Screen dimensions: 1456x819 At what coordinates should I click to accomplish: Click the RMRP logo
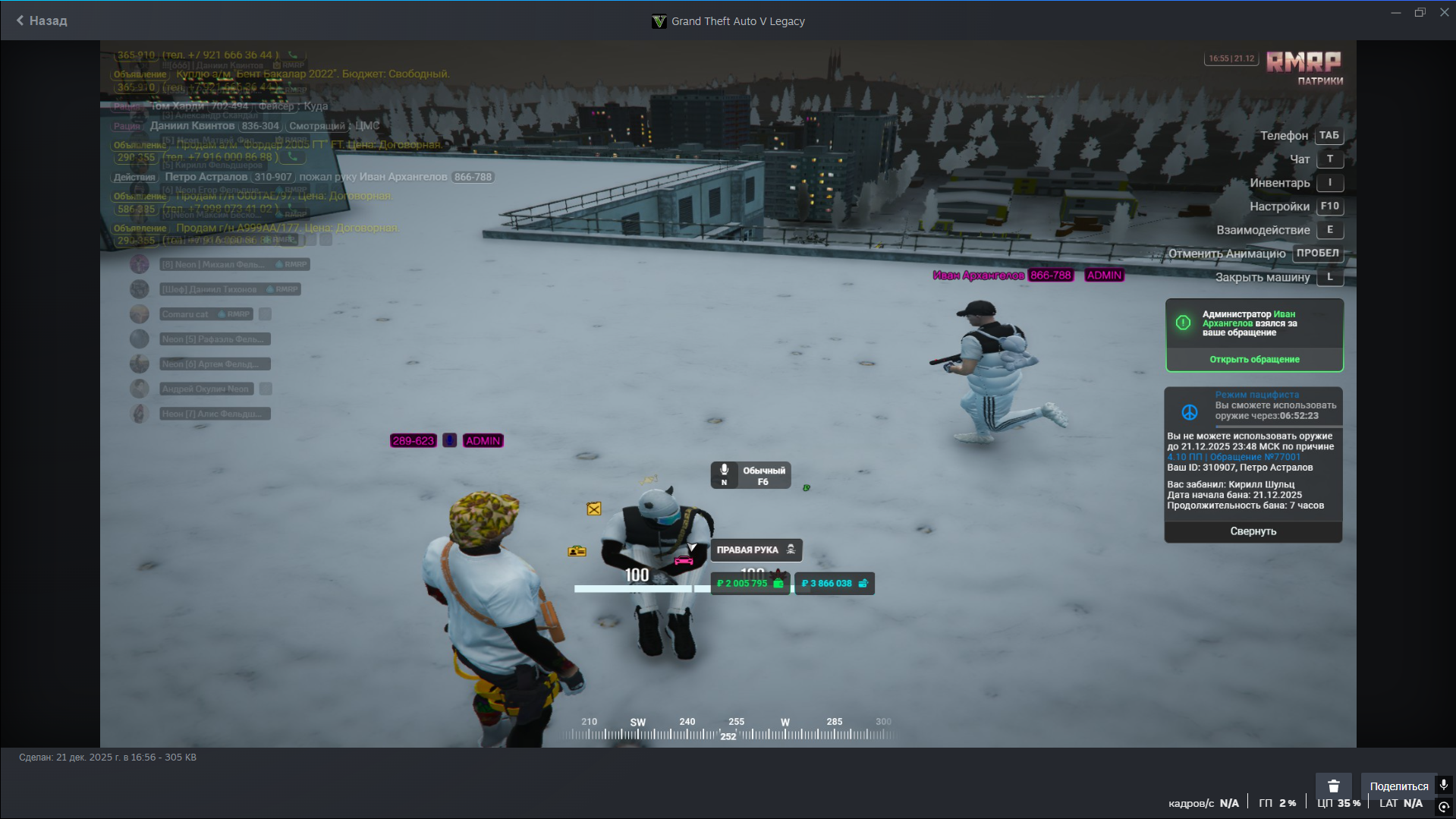(x=1303, y=62)
